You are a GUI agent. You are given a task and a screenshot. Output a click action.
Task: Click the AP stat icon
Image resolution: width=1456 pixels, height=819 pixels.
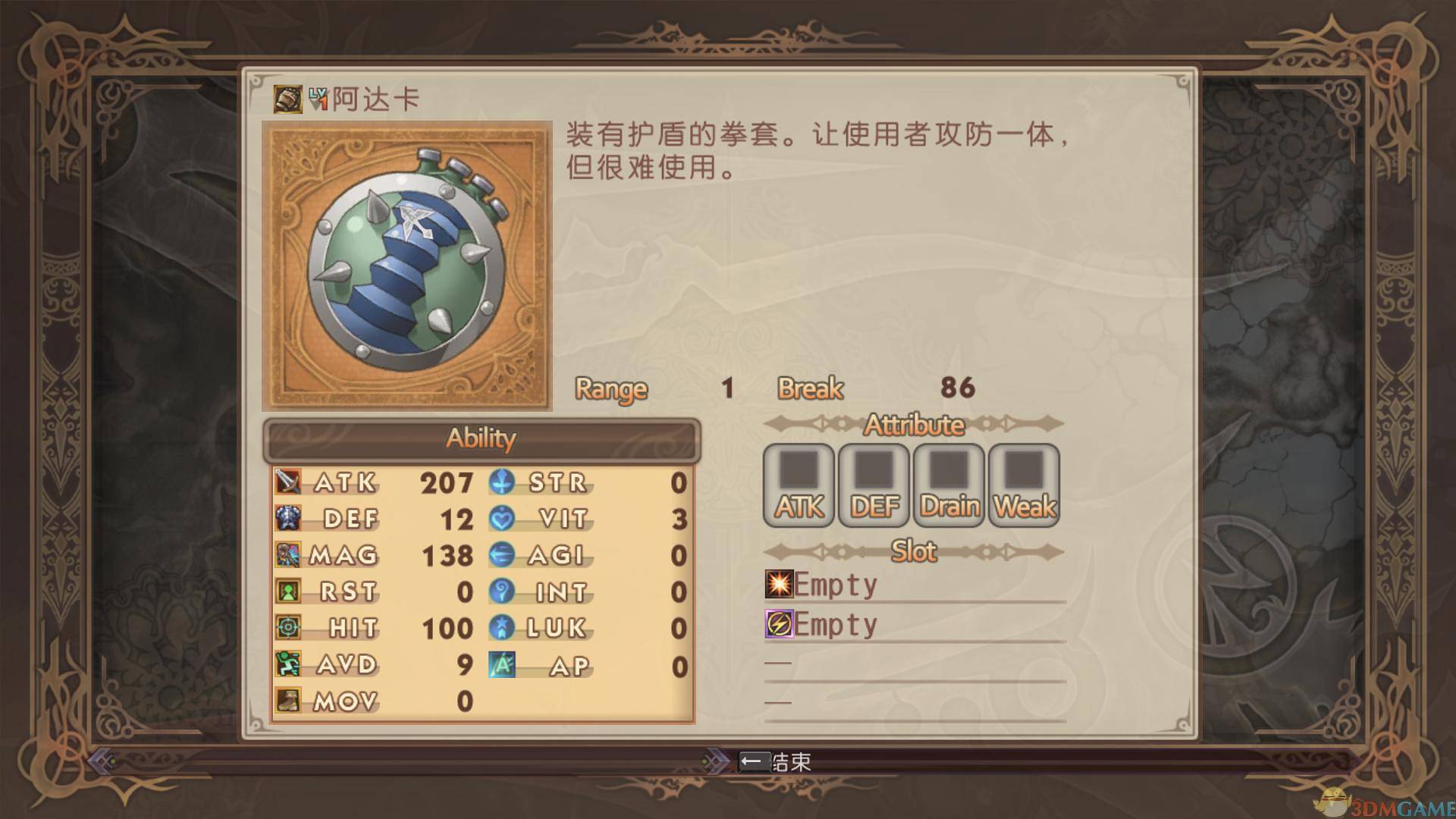point(500,665)
